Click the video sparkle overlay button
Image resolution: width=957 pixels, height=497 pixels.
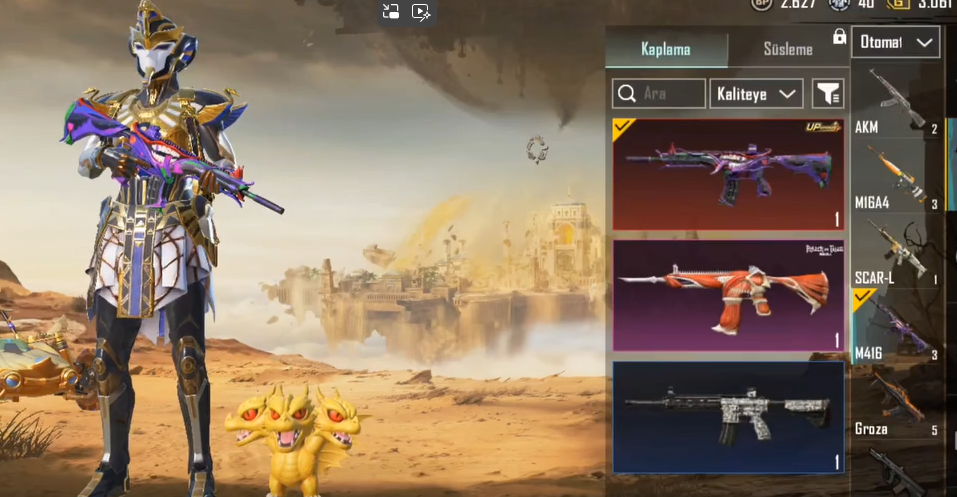pos(421,13)
